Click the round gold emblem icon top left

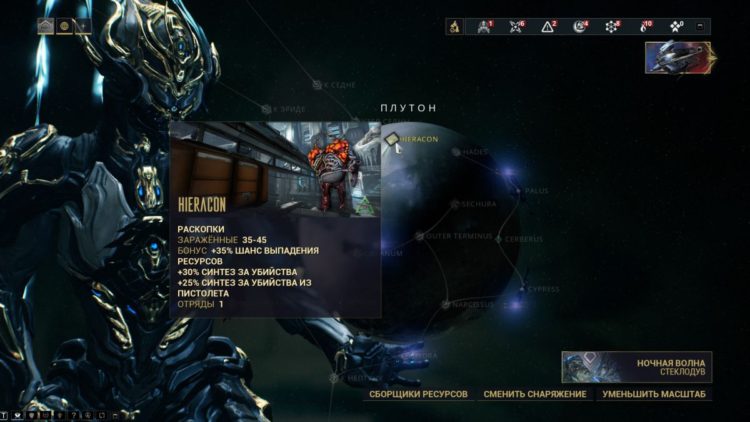click(64, 26)
